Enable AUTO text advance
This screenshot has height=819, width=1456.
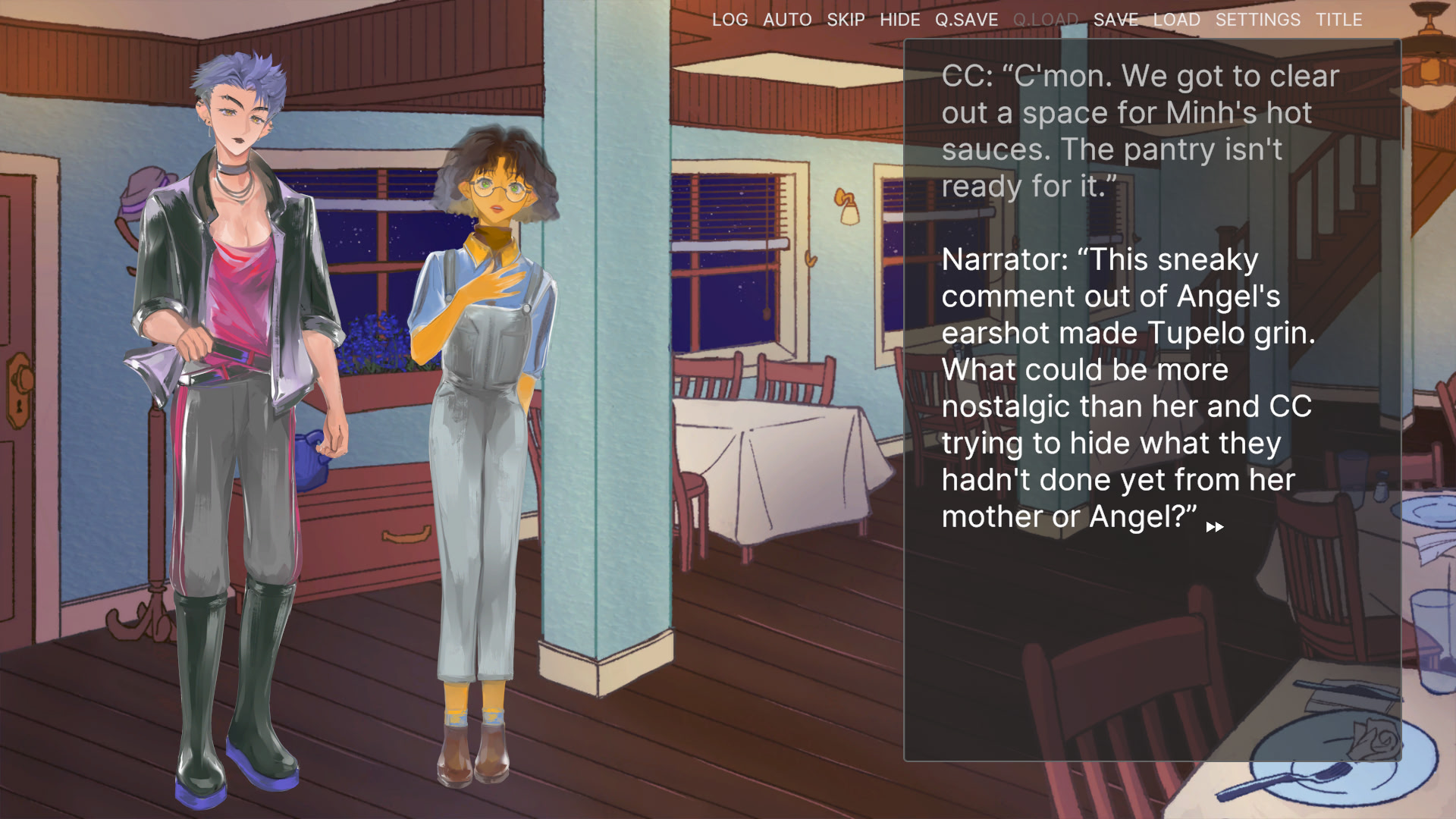pyautogui.click(x=787, y=20)
